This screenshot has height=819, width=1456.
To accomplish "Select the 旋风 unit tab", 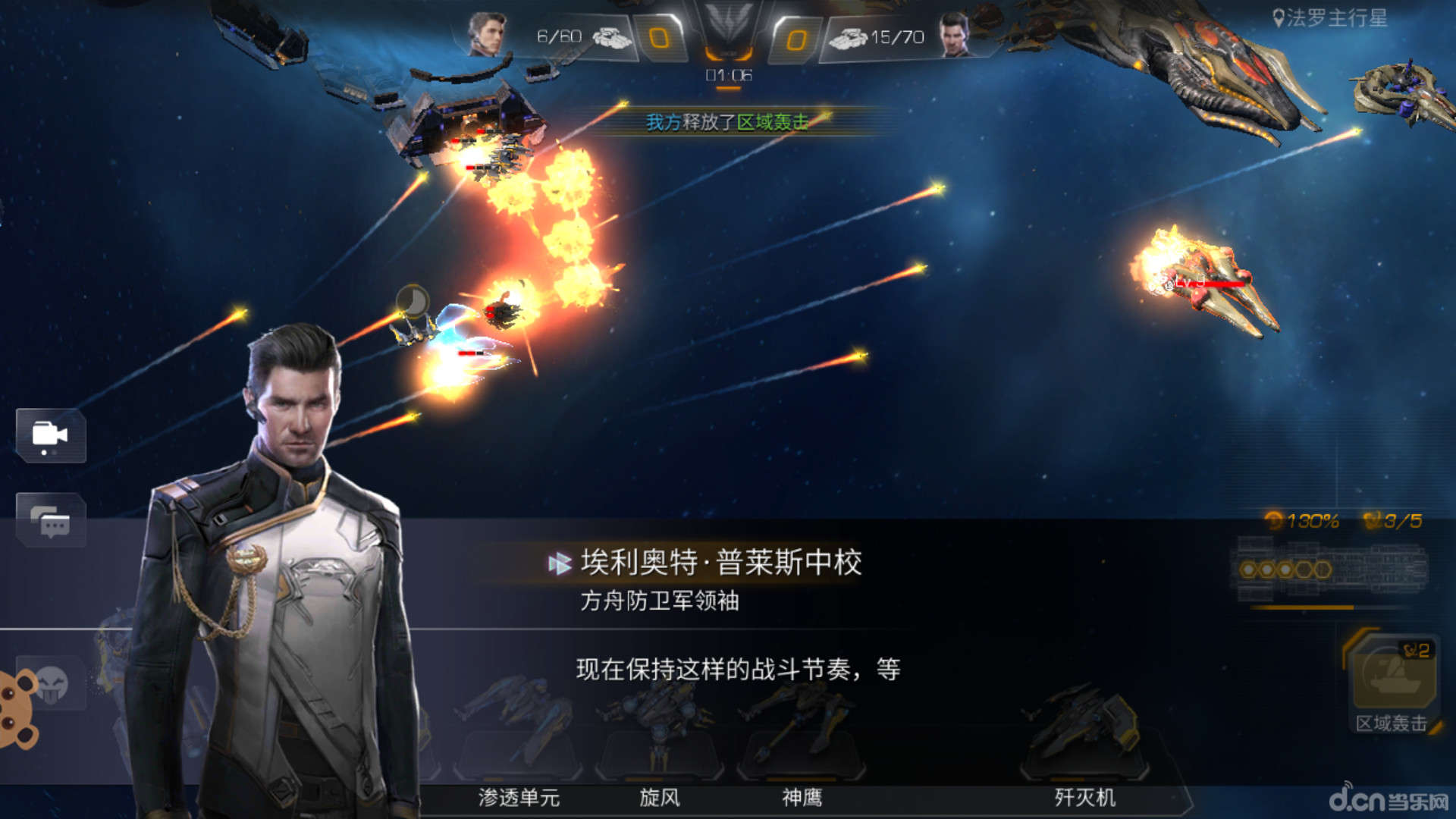I will [x=658, y=798].
